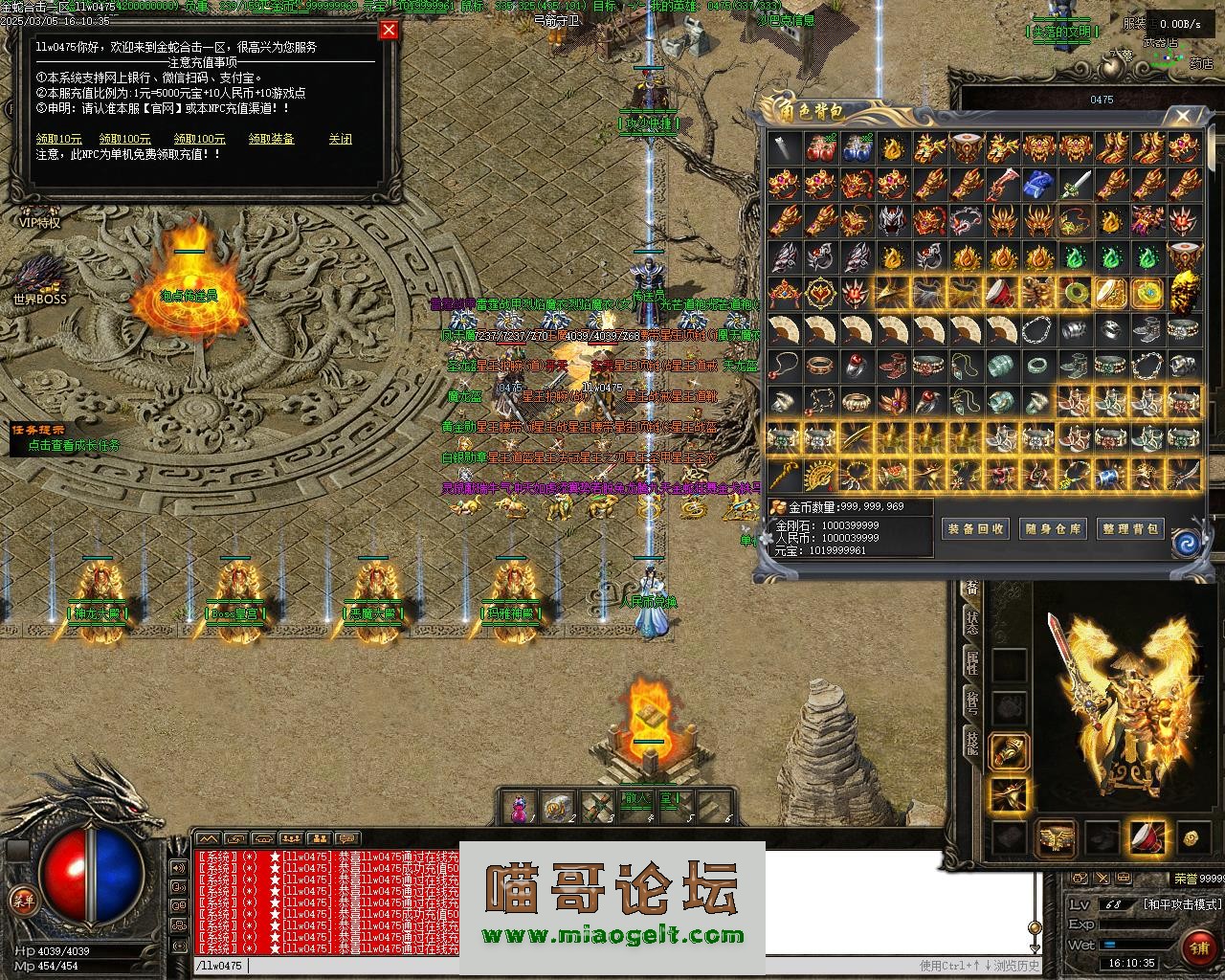1225x980 pixels.
Task: Claim the 领取10元 recharge option
Action: point(59,139)
